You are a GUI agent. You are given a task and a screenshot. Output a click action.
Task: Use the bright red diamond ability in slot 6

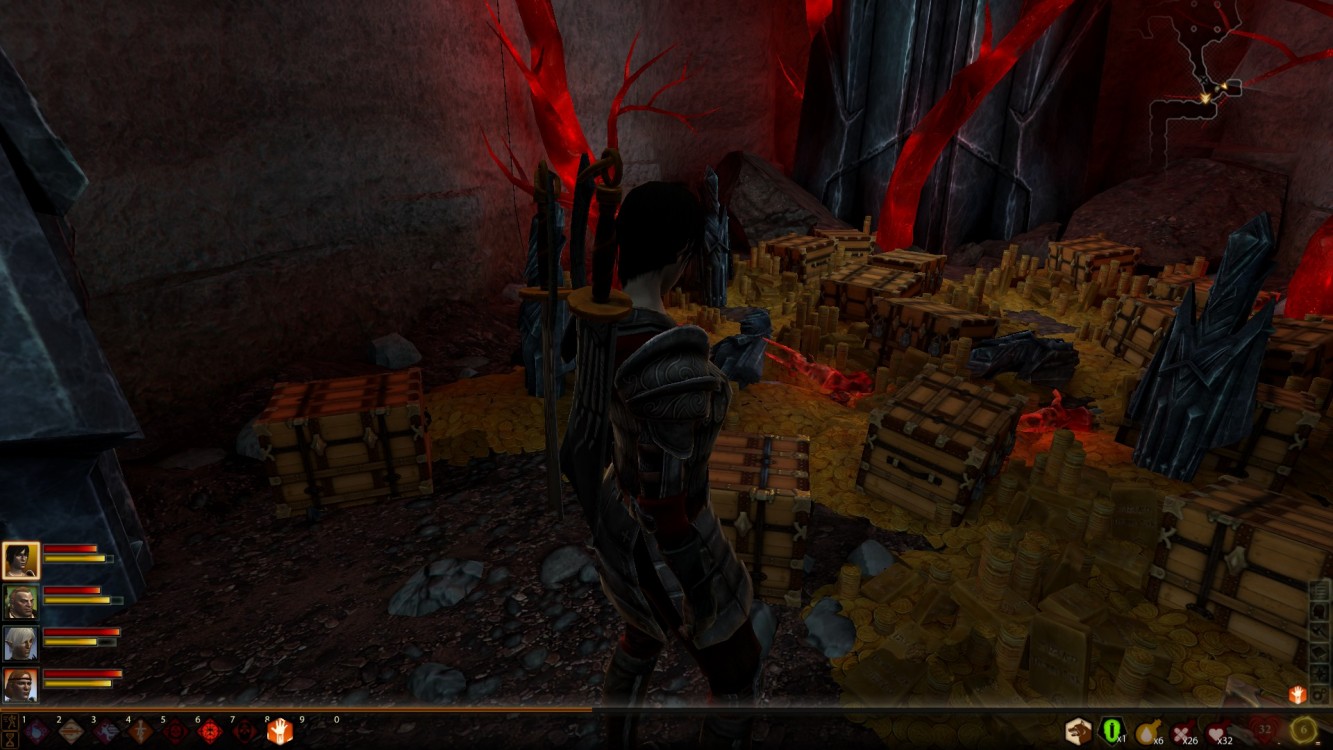[210, 732]
